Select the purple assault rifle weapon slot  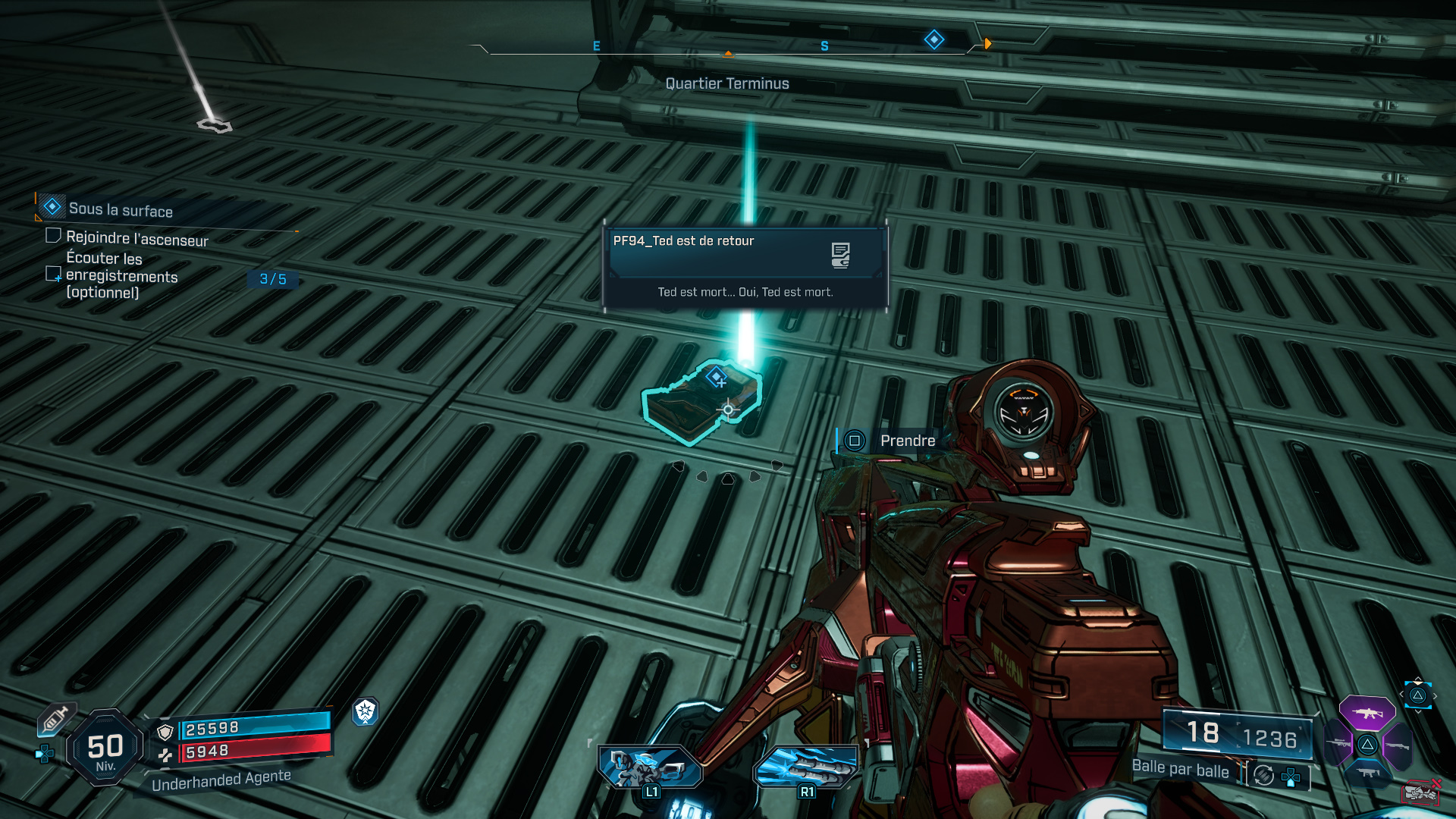pos(1367,713)
